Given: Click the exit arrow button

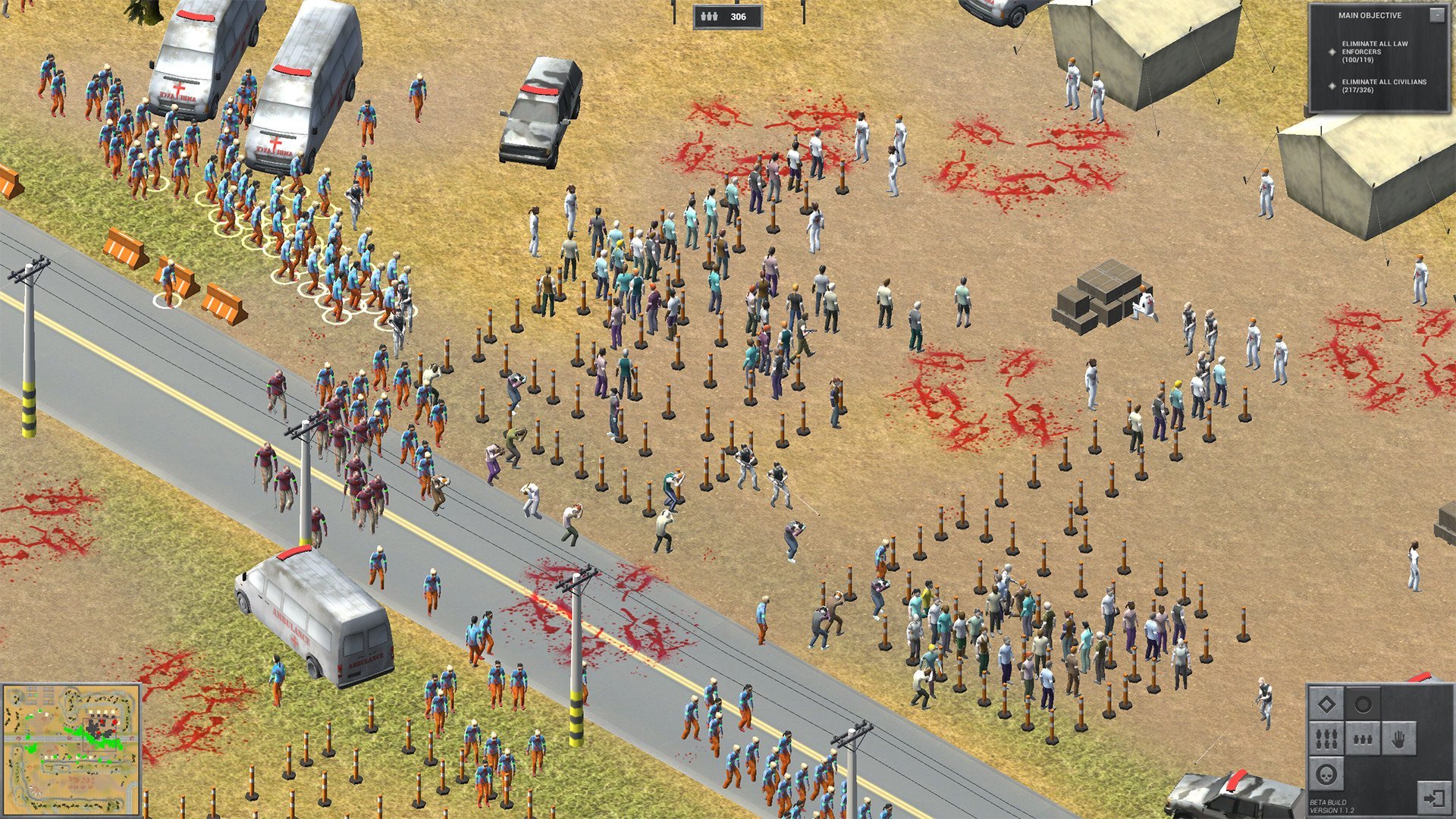Looking at the screenshot, I should coord(1433,798).
